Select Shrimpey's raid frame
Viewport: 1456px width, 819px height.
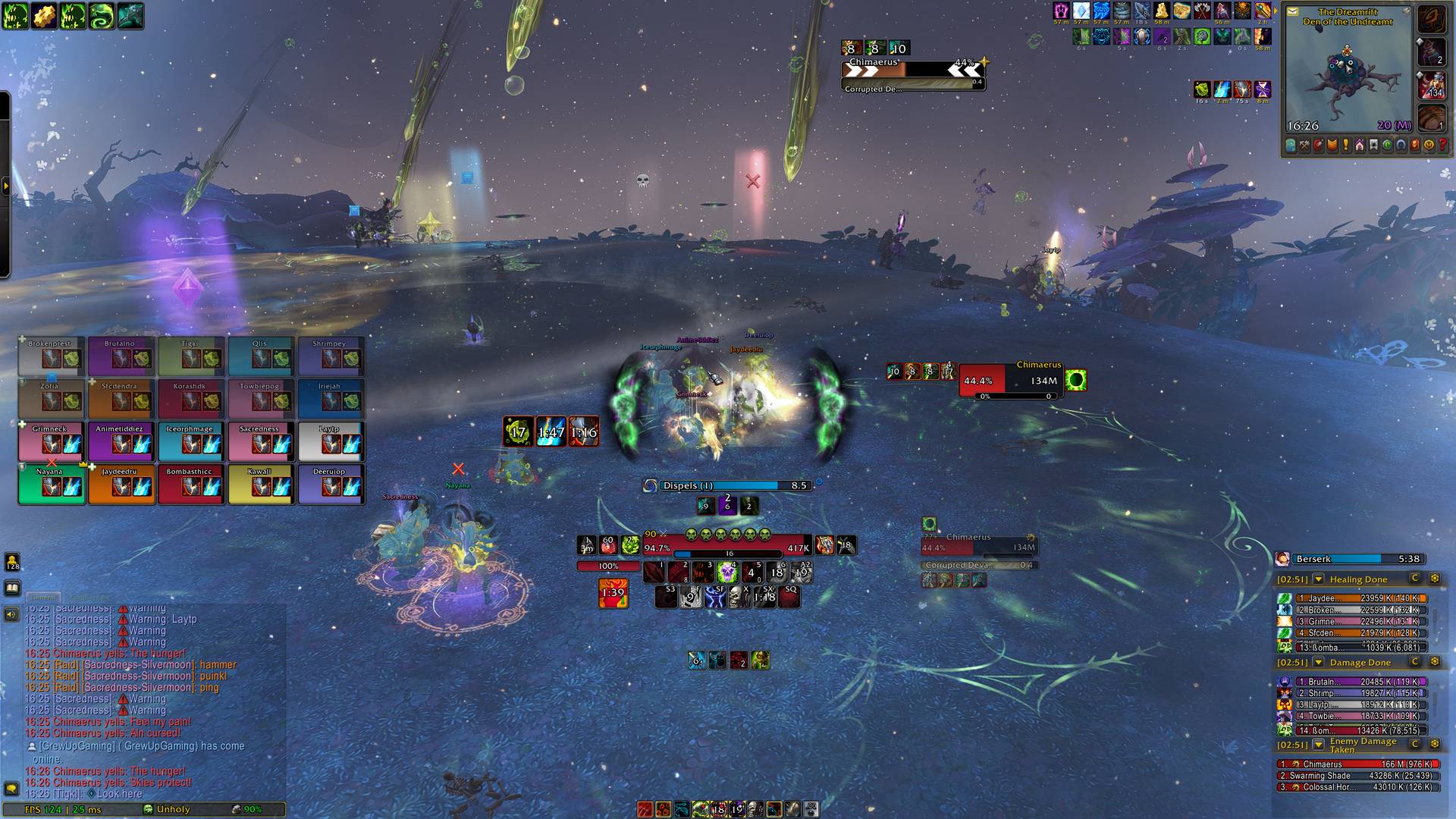point(330,356)
